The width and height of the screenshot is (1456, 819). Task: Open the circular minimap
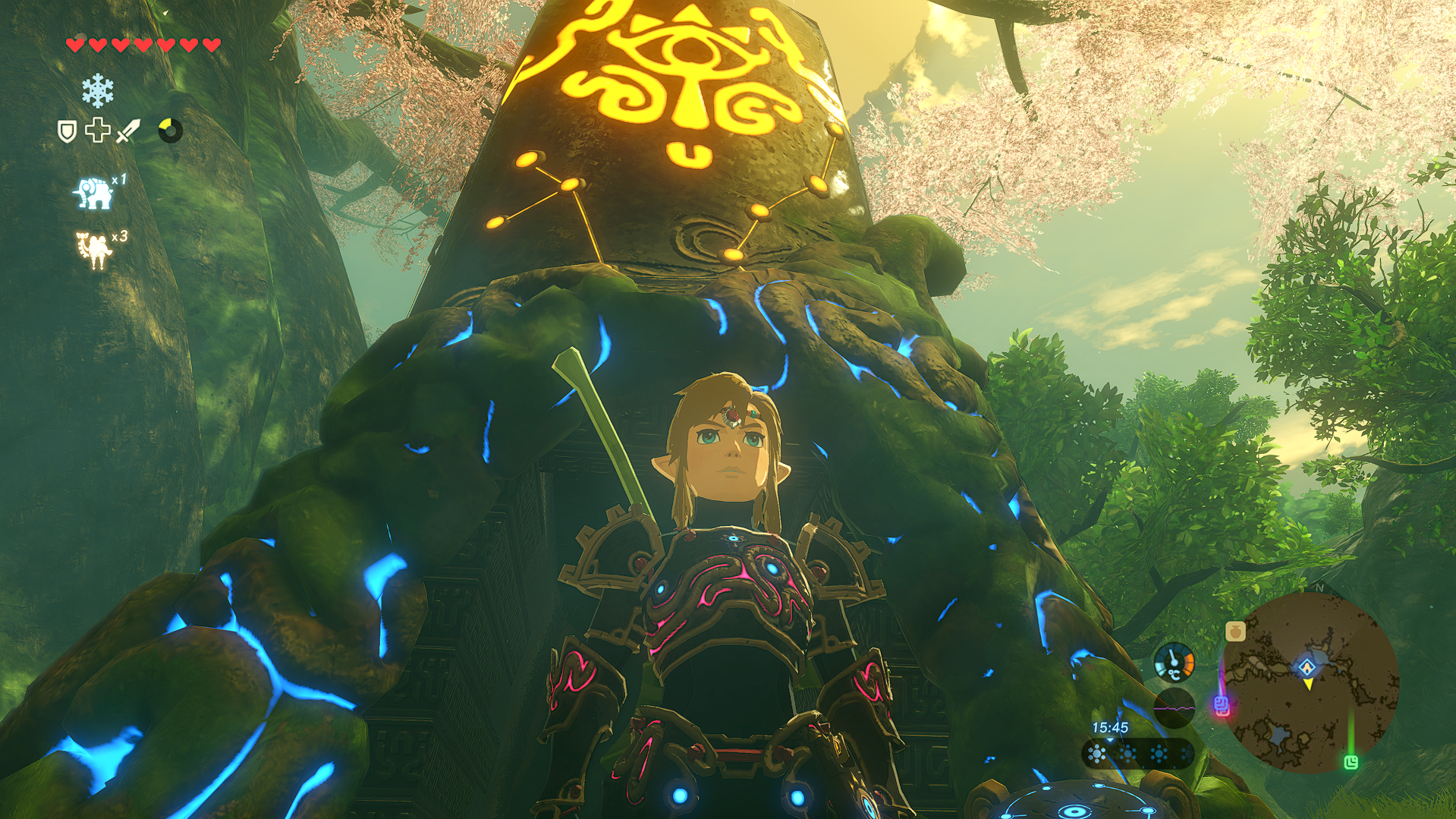click(1313, 682)
